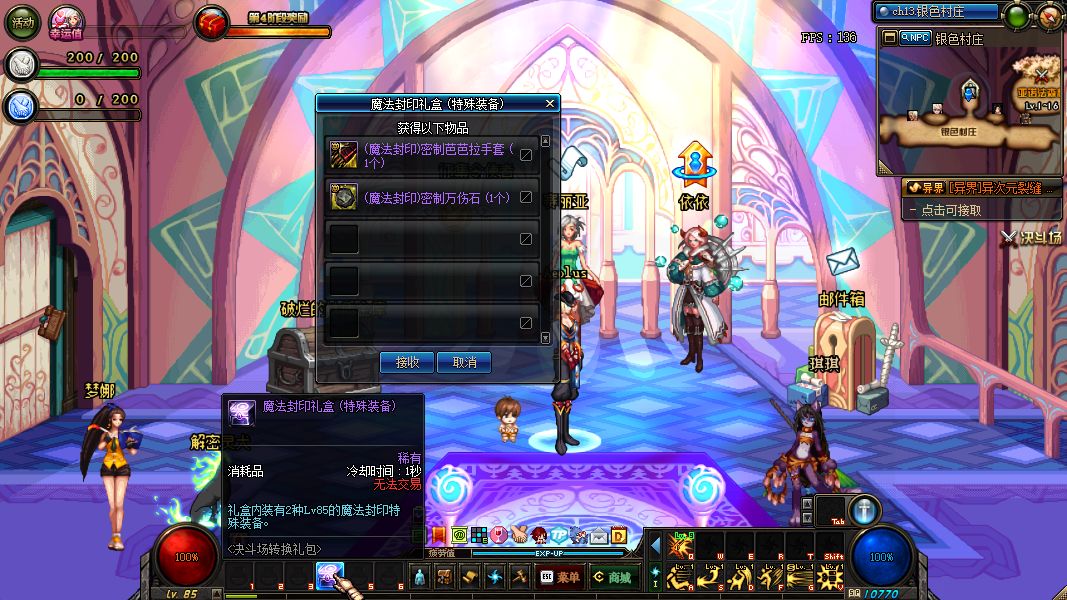Screen dimensions: 1067x600
Task: Cancel the gift box dialog with 取消
Action: tap(464, 362)
